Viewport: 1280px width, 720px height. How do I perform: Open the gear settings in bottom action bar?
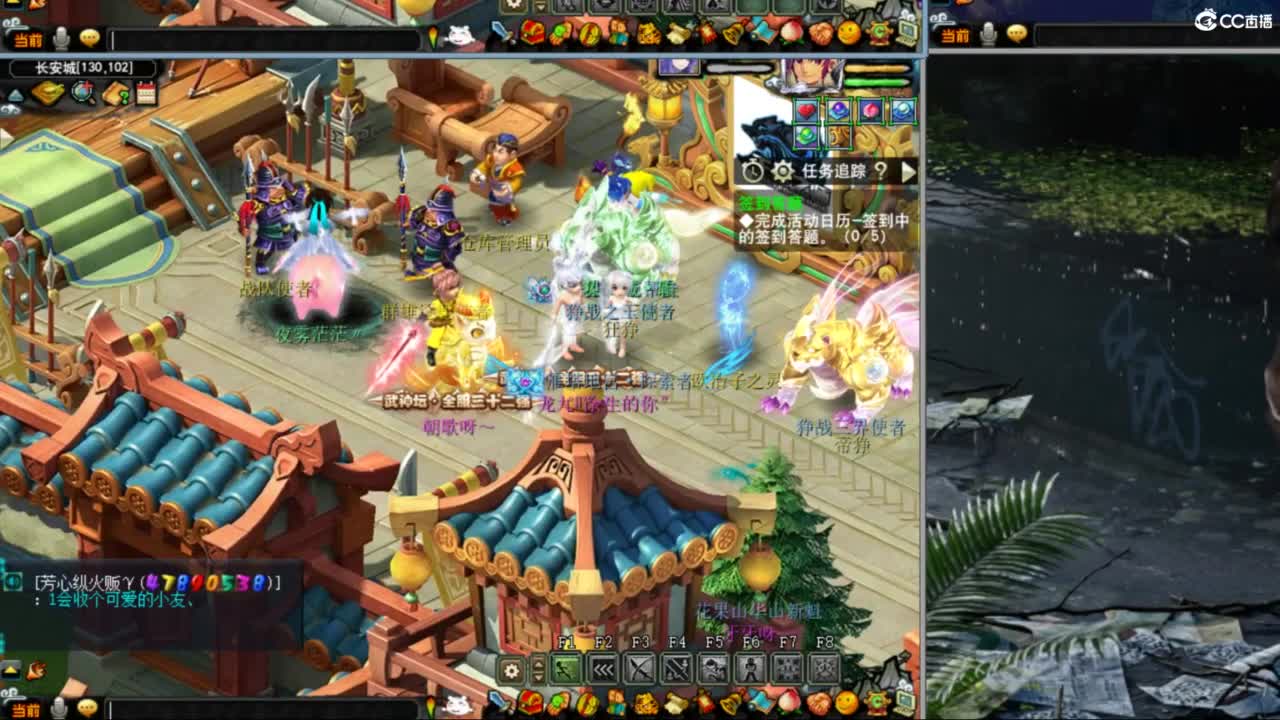(x=511, y=669)
